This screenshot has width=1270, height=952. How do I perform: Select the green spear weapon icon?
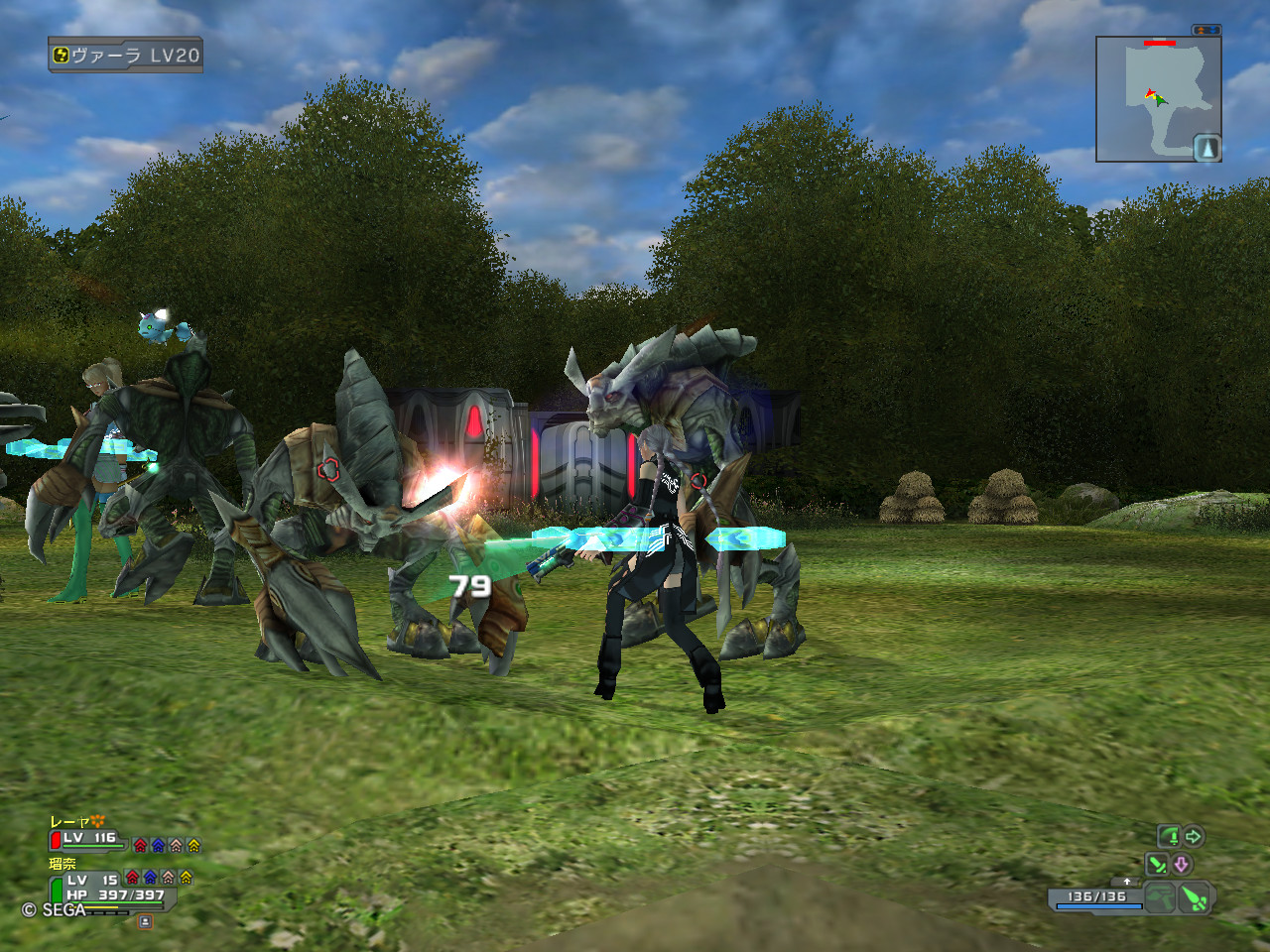1196,898
